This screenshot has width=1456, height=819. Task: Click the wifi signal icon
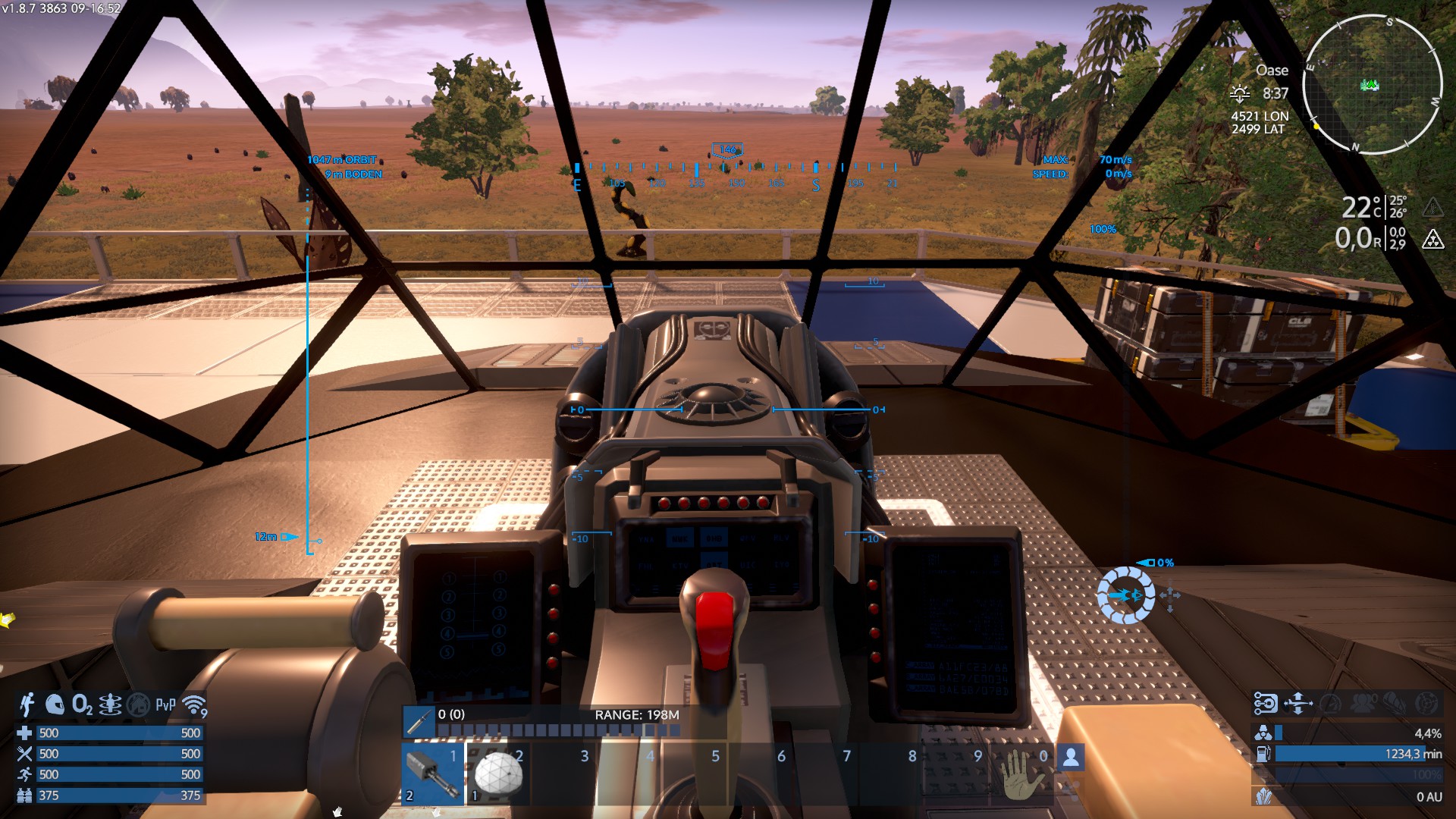click(x=195, y=705)
